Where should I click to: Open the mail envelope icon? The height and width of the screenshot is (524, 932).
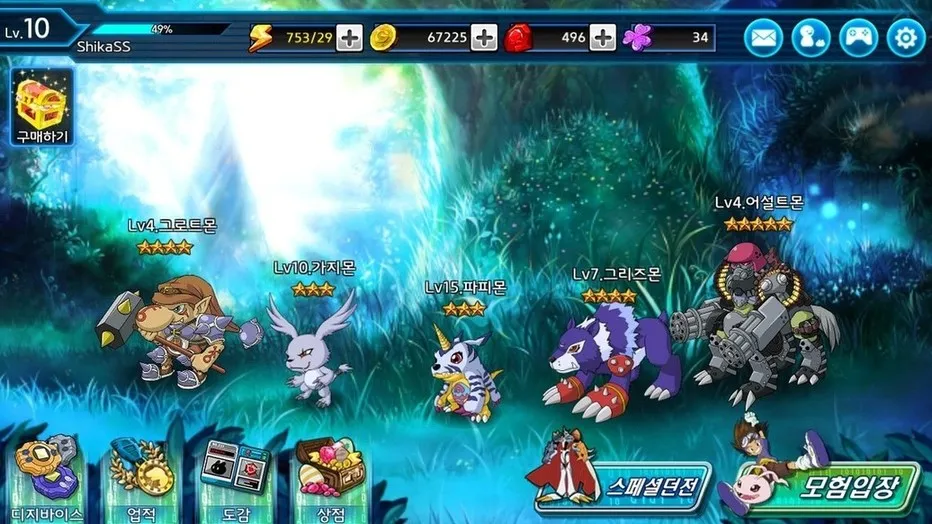pos(763,38)
